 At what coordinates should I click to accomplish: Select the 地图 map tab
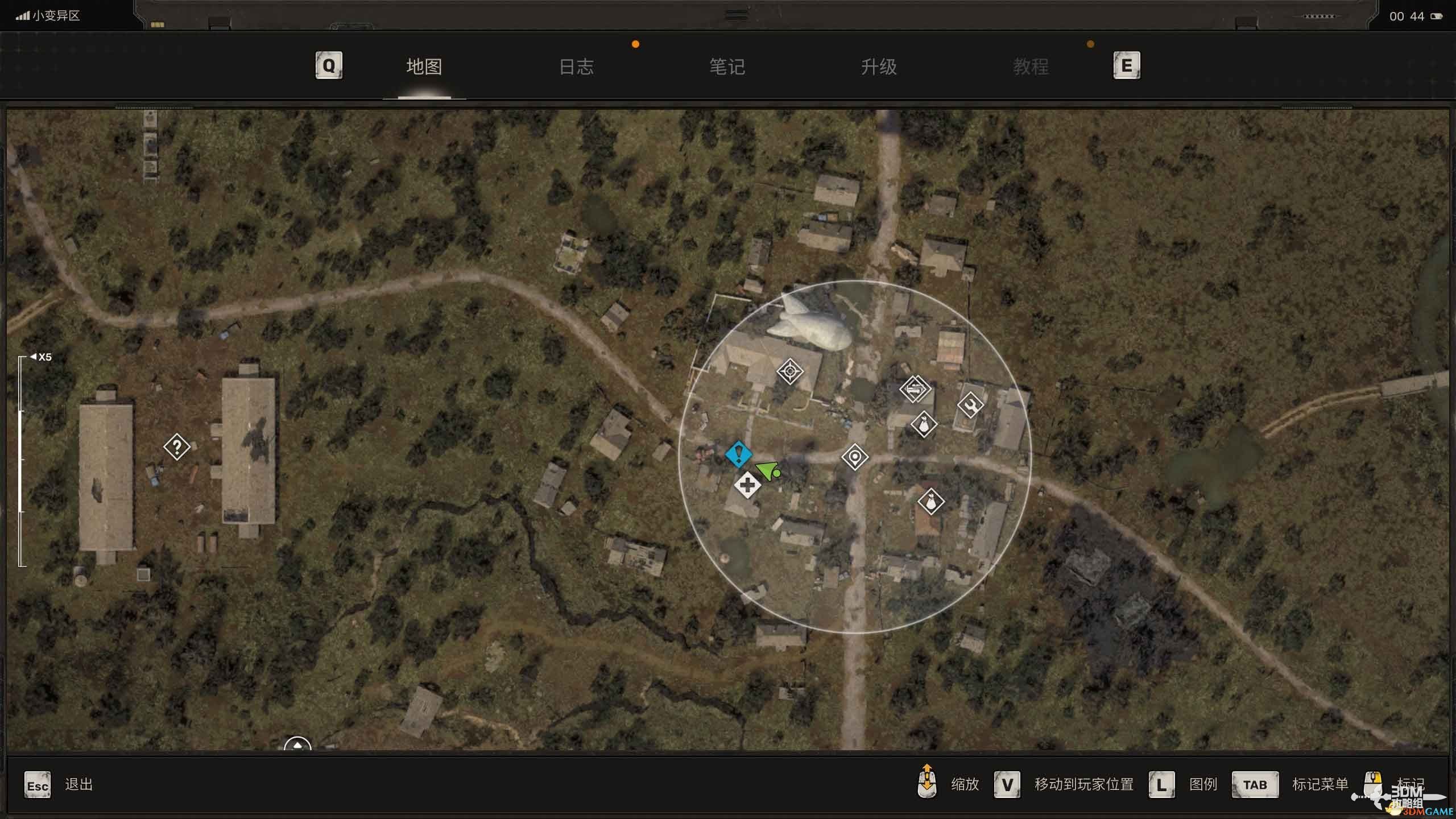(424, 67)
